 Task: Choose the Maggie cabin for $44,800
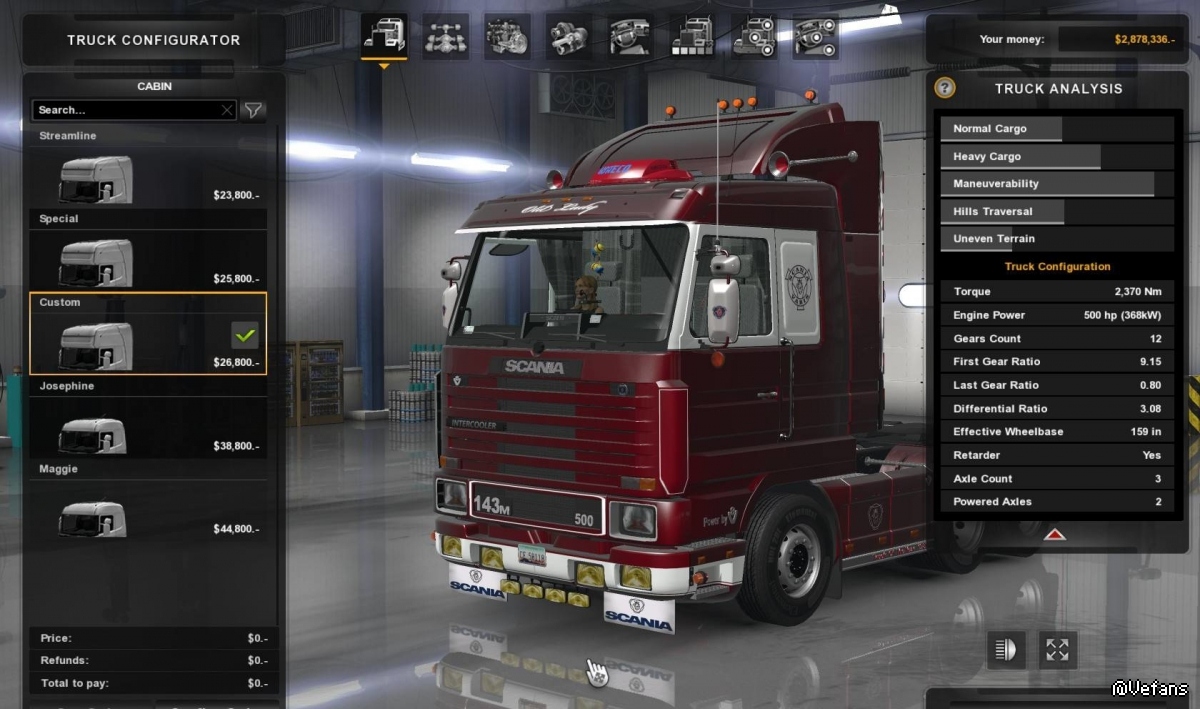point(148,511)
